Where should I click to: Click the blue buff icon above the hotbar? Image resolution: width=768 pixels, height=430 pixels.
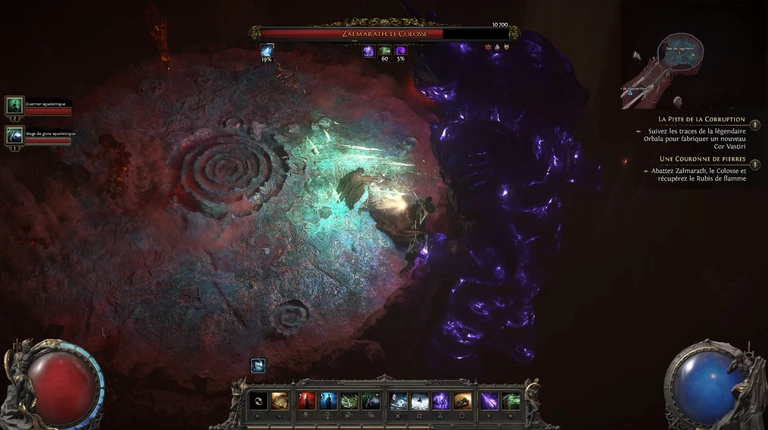(258, 366)
